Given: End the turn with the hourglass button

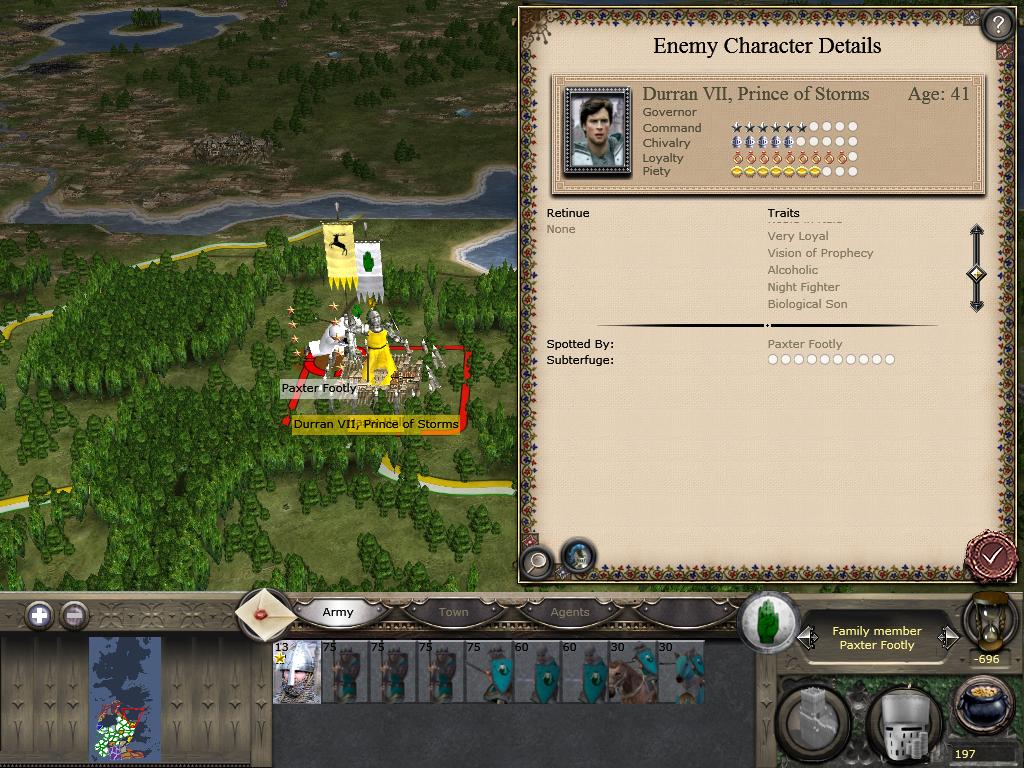Looking at the screenshot, I should [x=989, y=621].
